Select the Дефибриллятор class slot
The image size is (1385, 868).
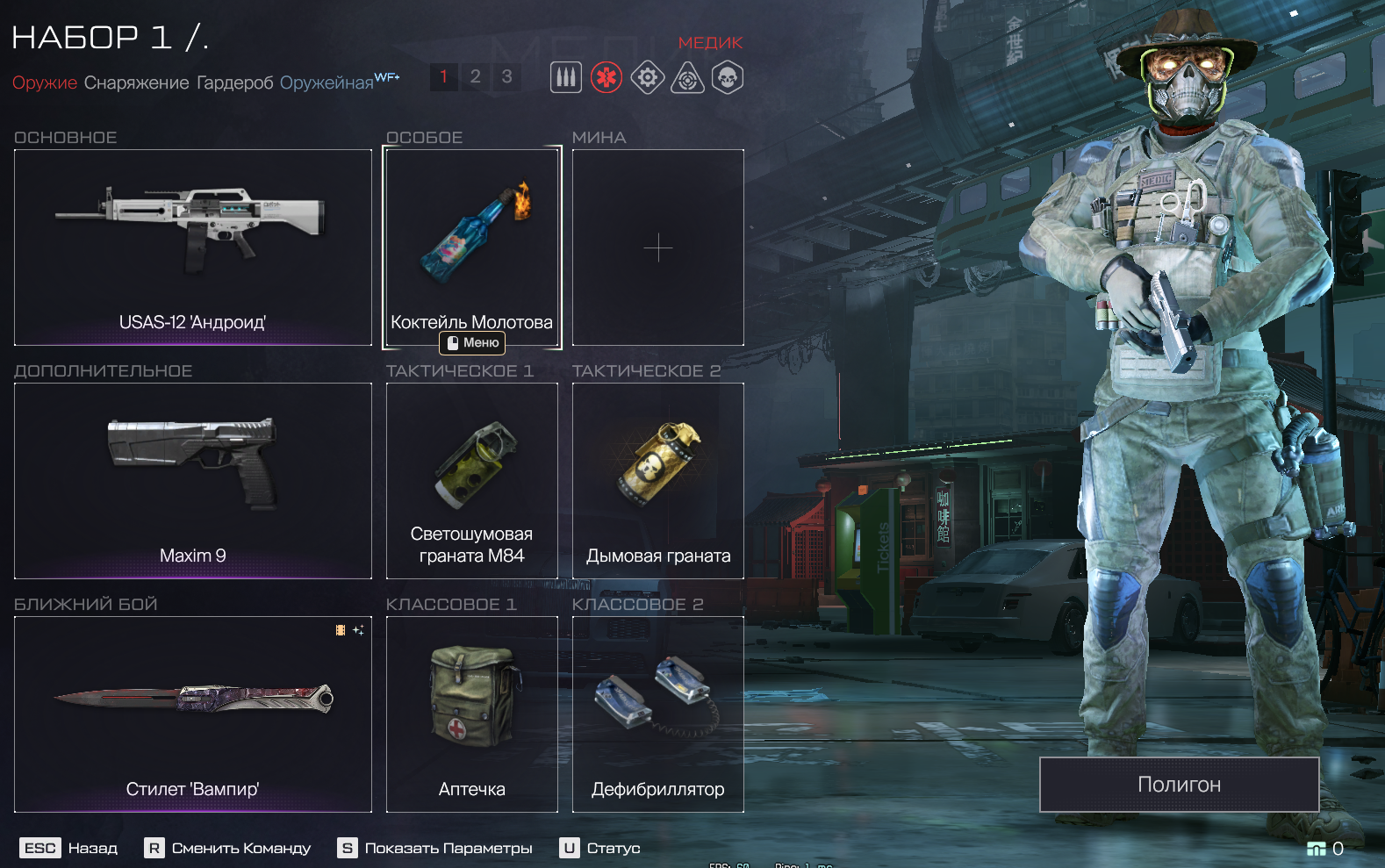(657, 714)
